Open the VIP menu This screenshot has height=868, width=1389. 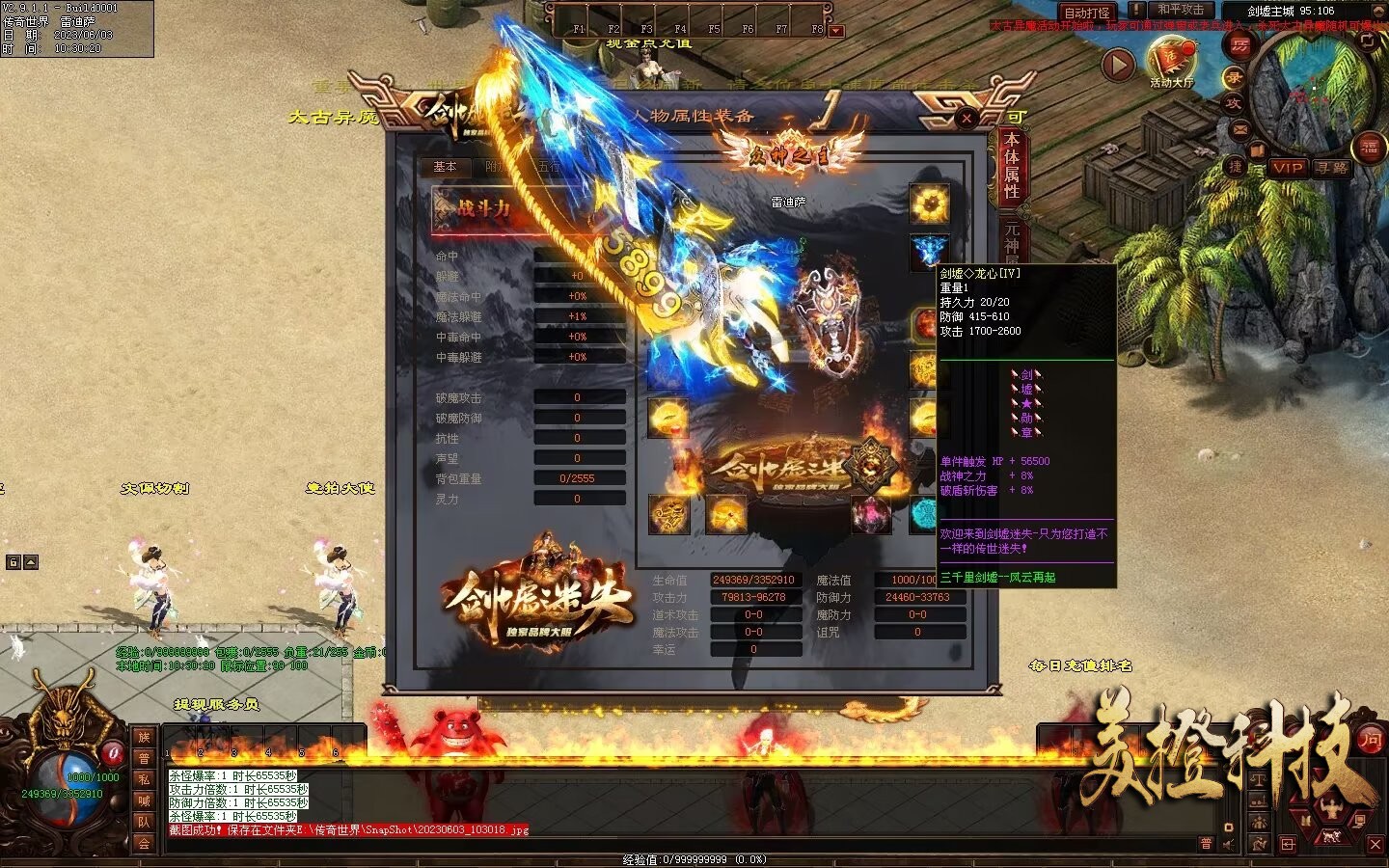(1288, 168)
